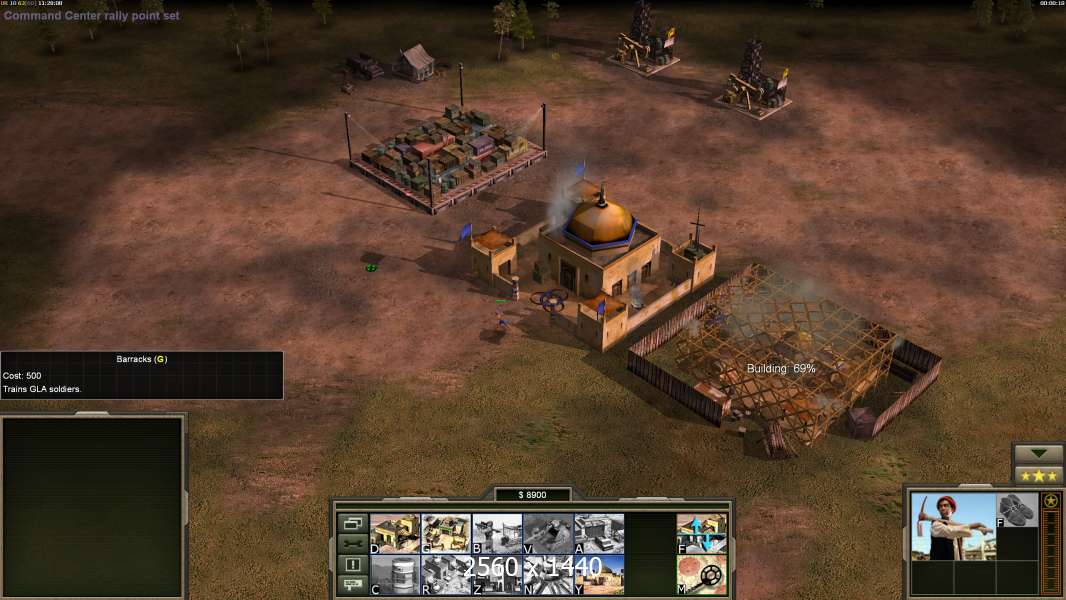This screenshot has width=1066, height=600.
Task: Open the three-star Generals powers button
Action: click(1038, 476)
